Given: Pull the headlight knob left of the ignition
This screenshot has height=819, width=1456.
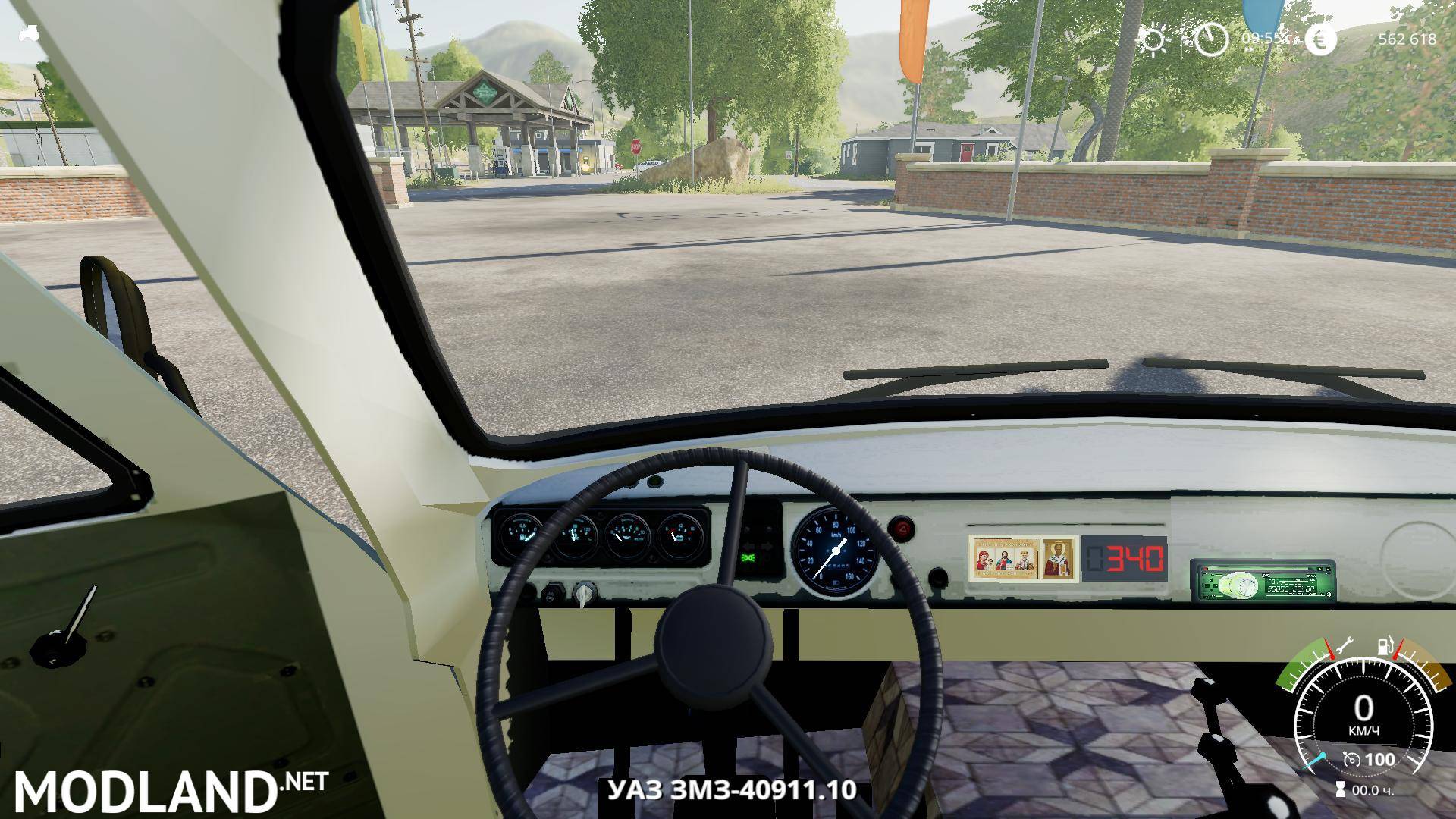Looking at the screenshot, I should (554, 592).
